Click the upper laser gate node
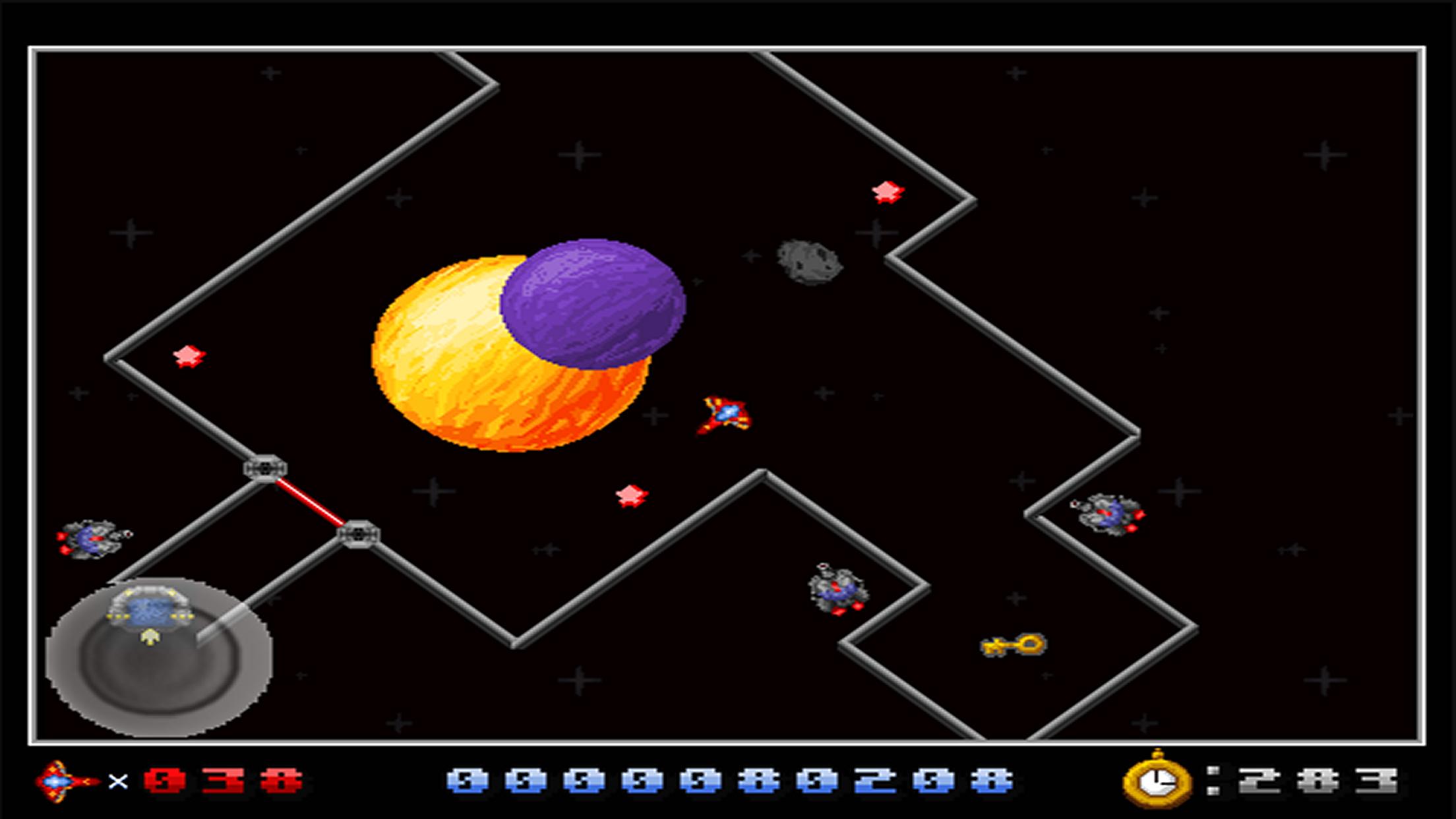 coord(265,469)
